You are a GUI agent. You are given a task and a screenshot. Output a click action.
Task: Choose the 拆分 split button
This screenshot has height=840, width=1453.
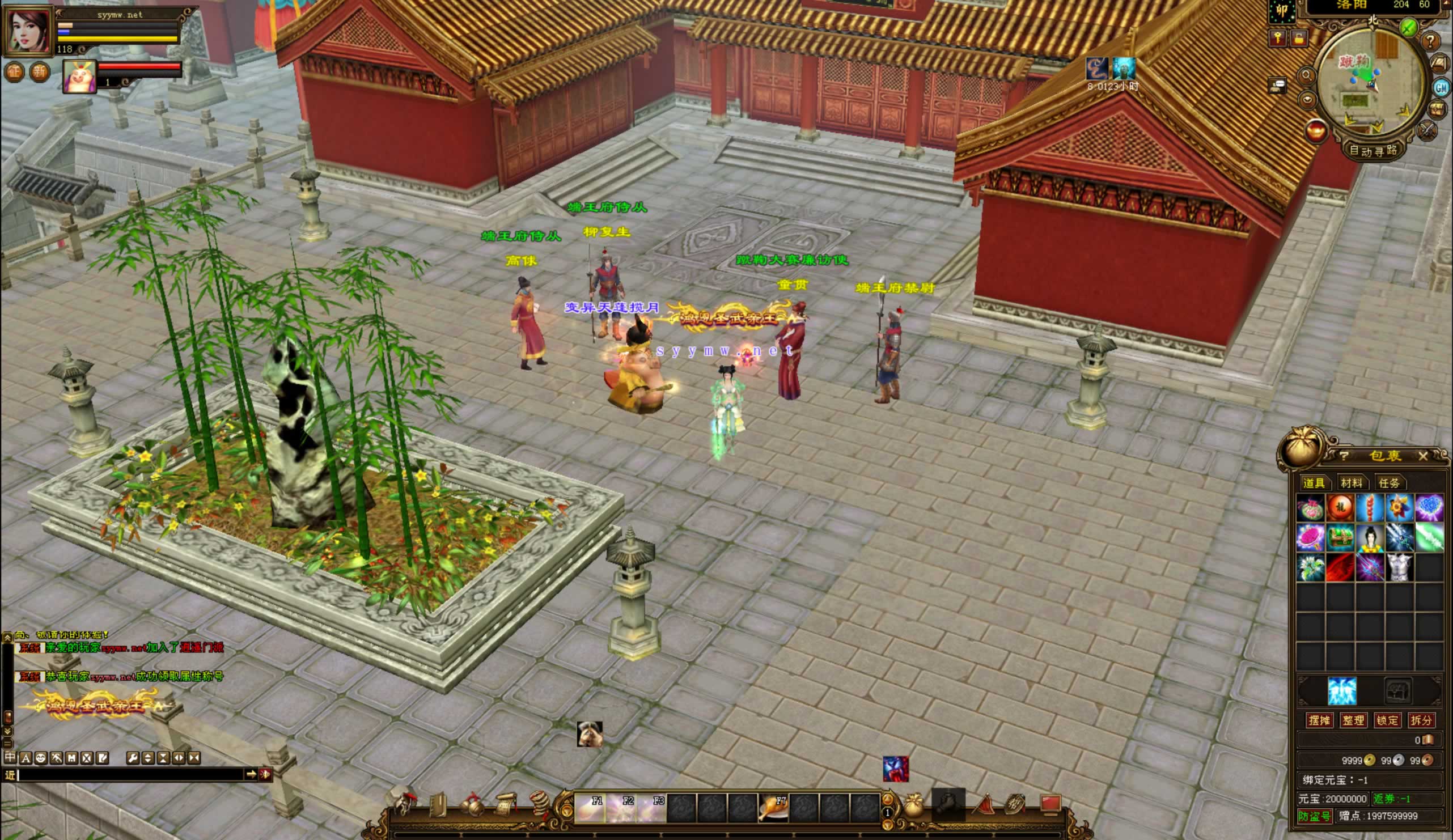[x=1421, y=720]
